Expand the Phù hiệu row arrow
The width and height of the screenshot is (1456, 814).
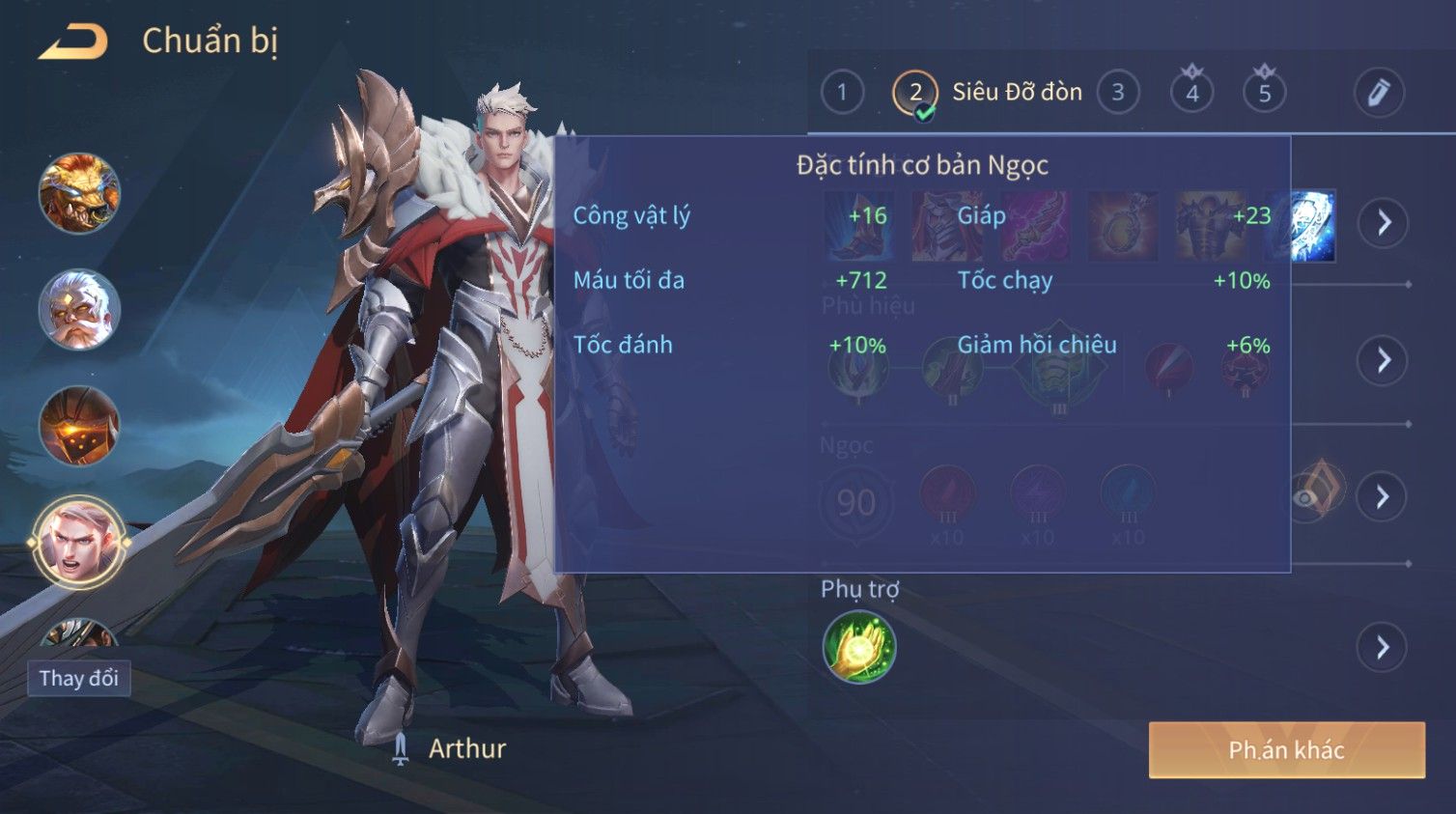pos(1383,360)
